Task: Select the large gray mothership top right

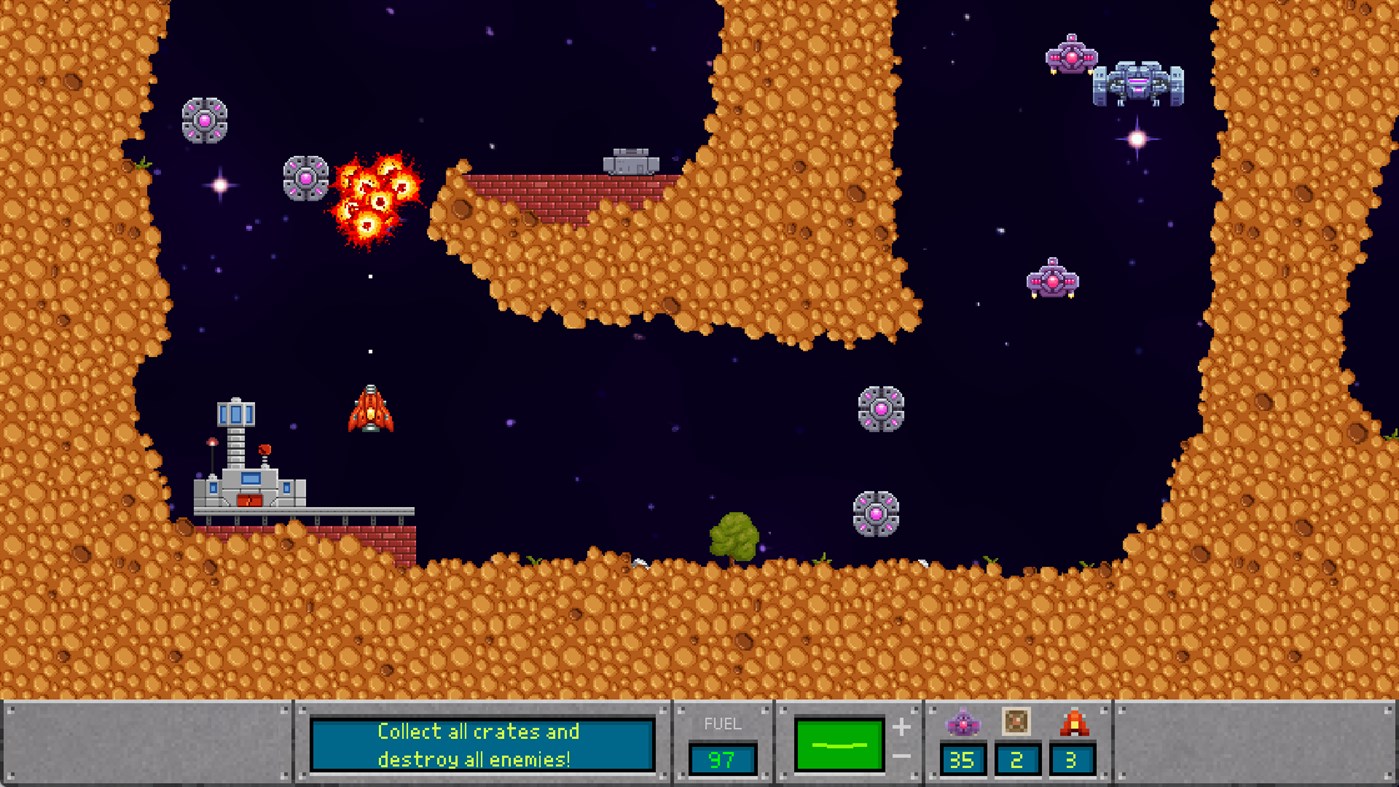Action: coord(1140,85)
